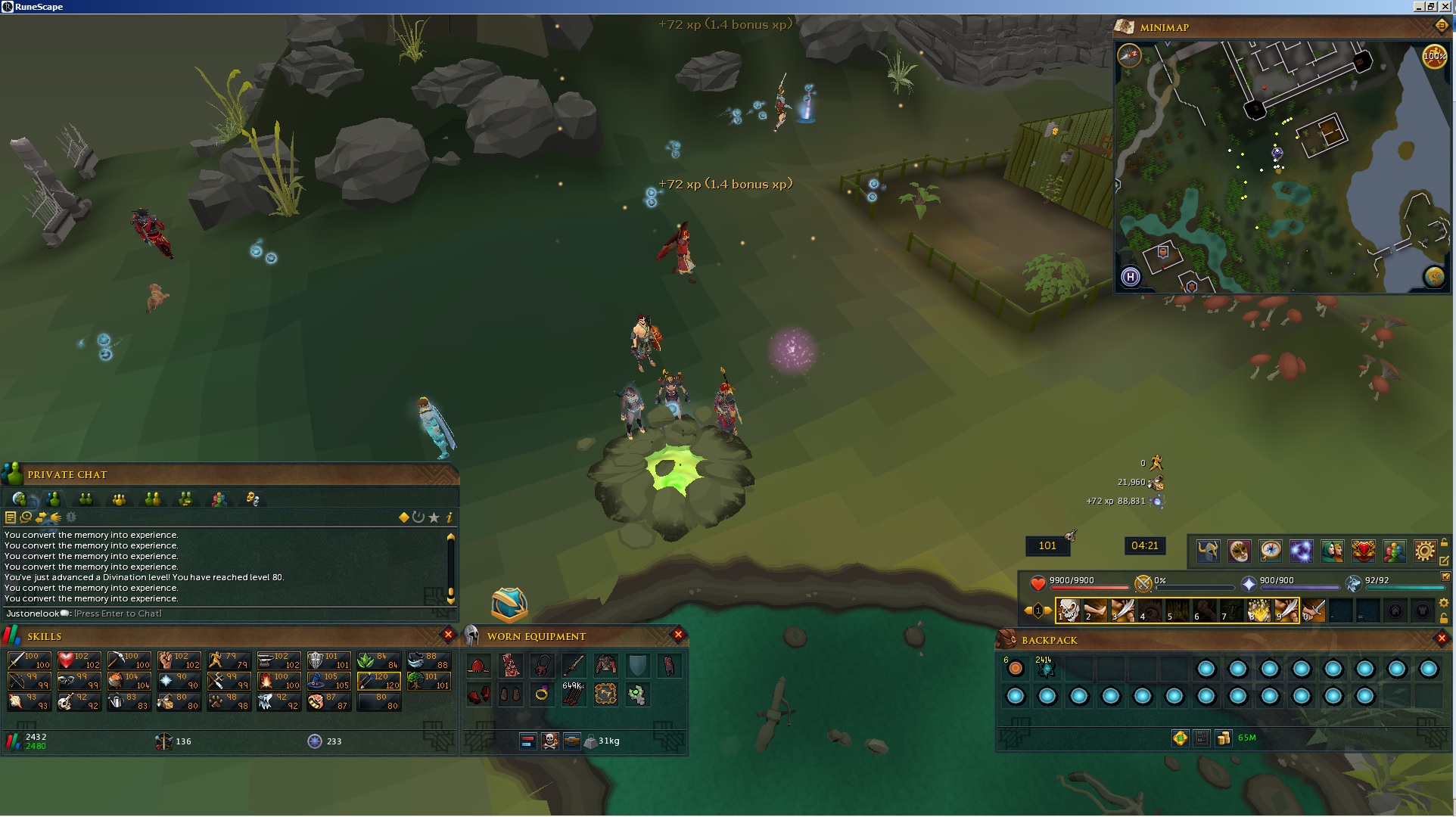Select the equipped ring slot

point(542,694)
